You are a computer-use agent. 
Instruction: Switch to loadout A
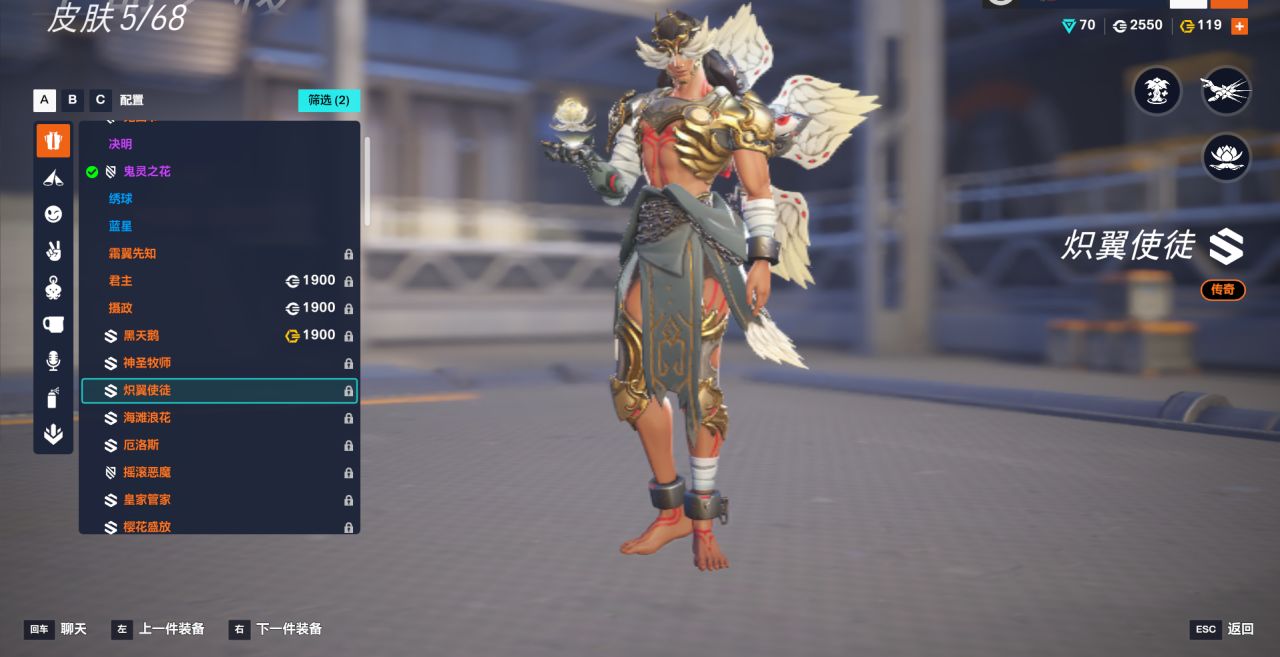[44, 100]
